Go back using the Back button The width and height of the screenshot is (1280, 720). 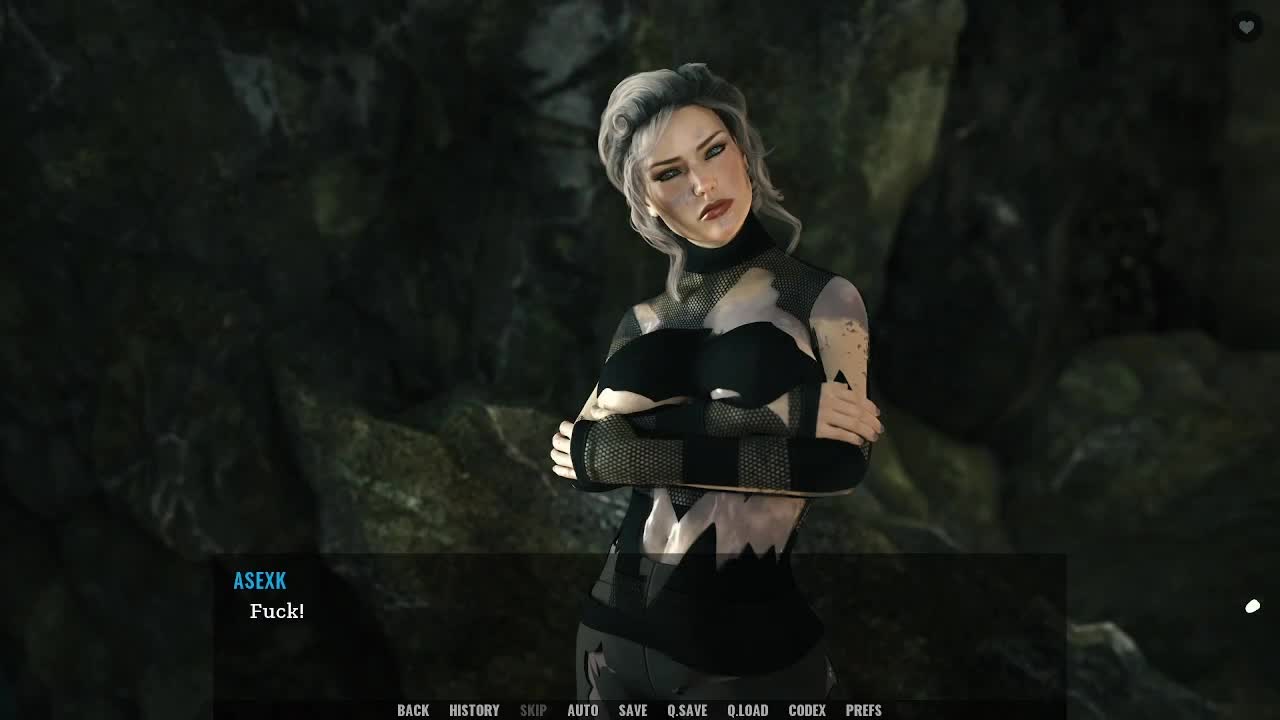pos(413,710)
